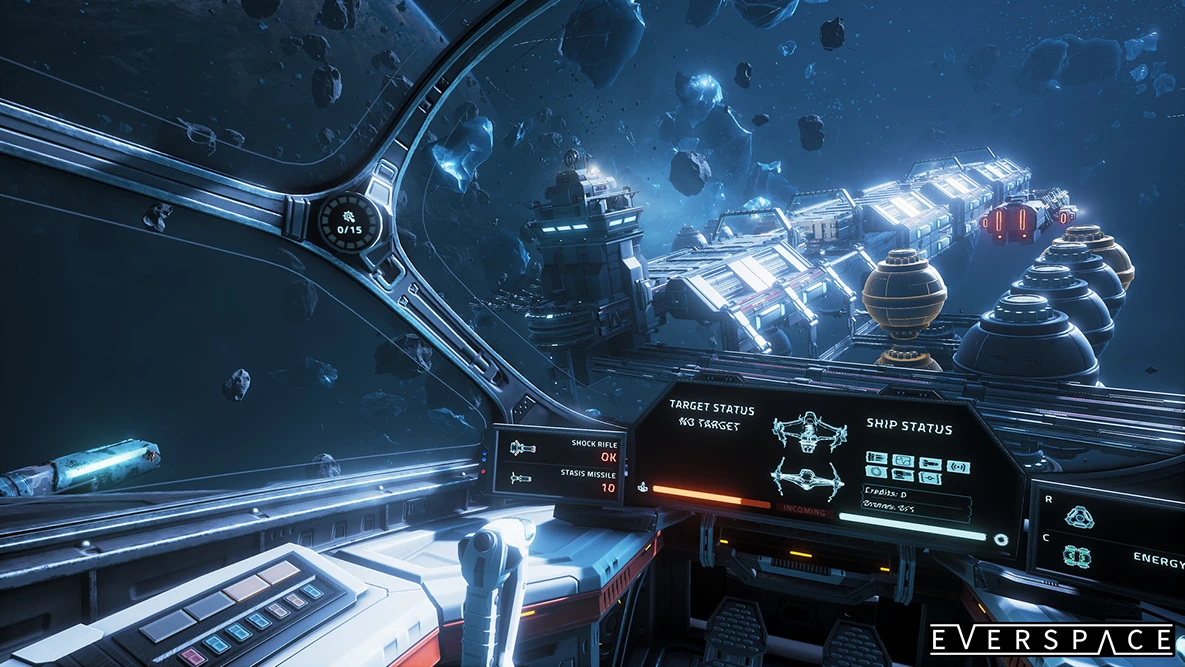This screenshot has width=1185, height=667.
Task: Activate the device in slot R
Action: [1077, 517]
